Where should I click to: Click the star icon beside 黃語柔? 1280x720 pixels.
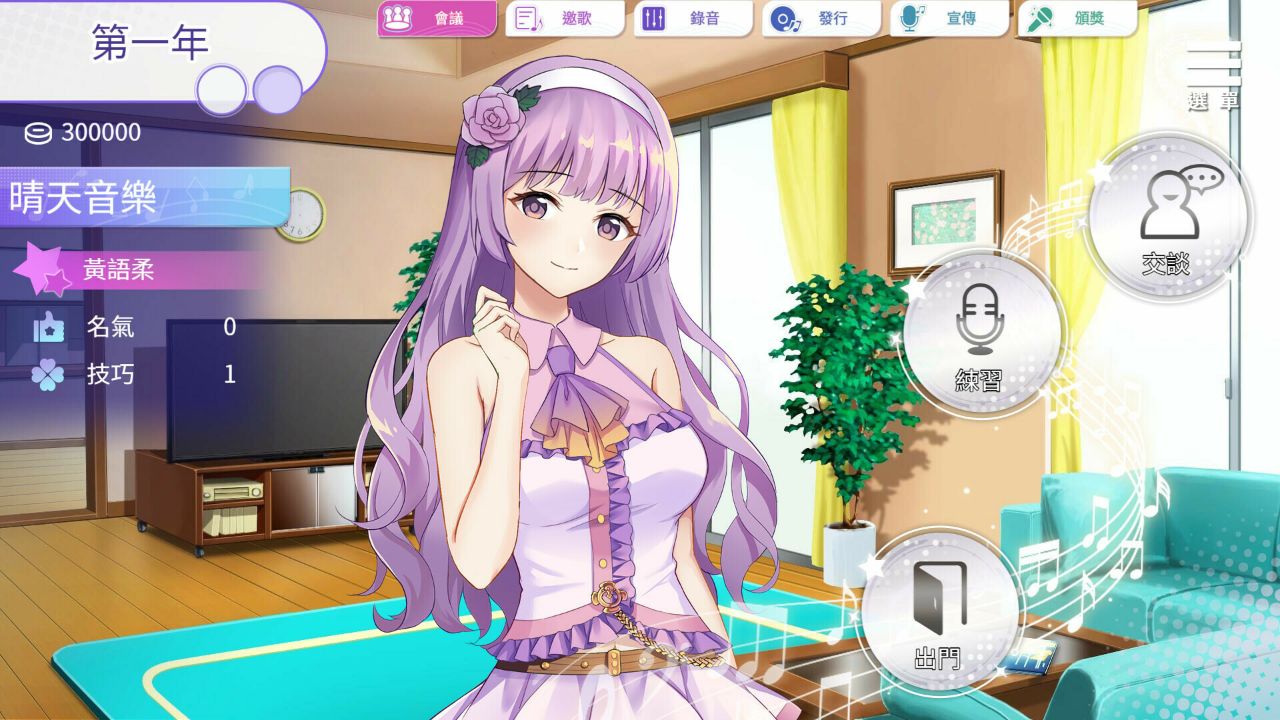[40, 267]
